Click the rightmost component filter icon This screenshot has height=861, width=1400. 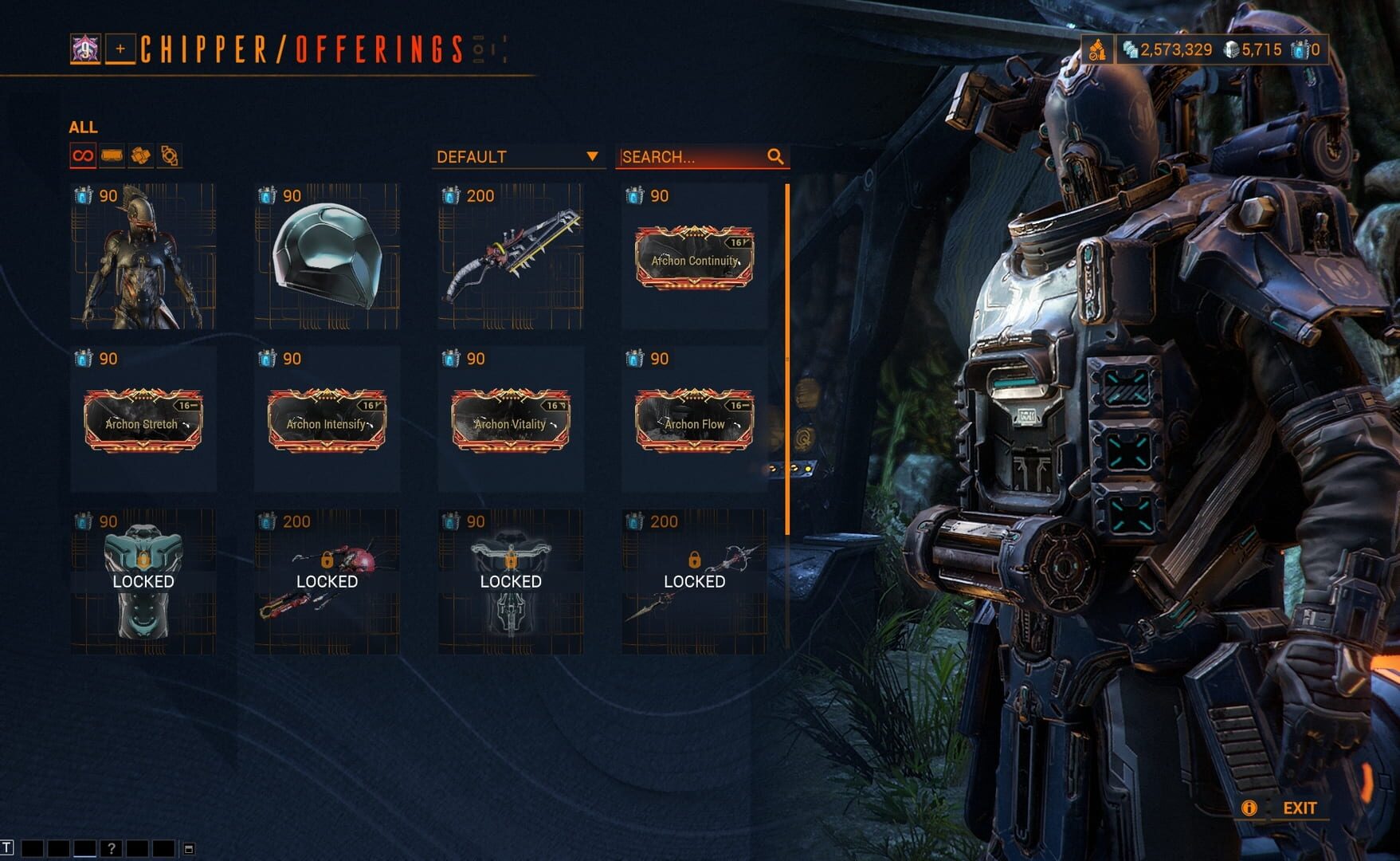[x=169, y=156]
